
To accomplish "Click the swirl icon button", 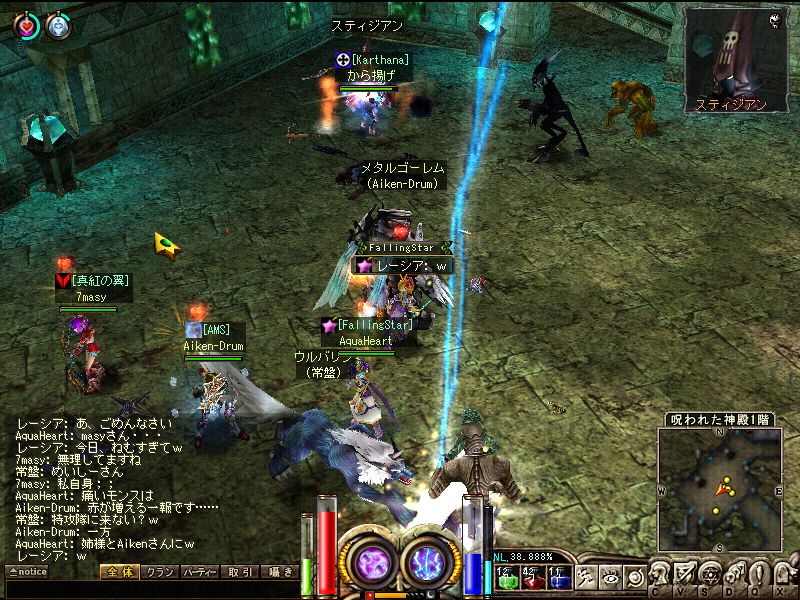I will coord(634,577).
